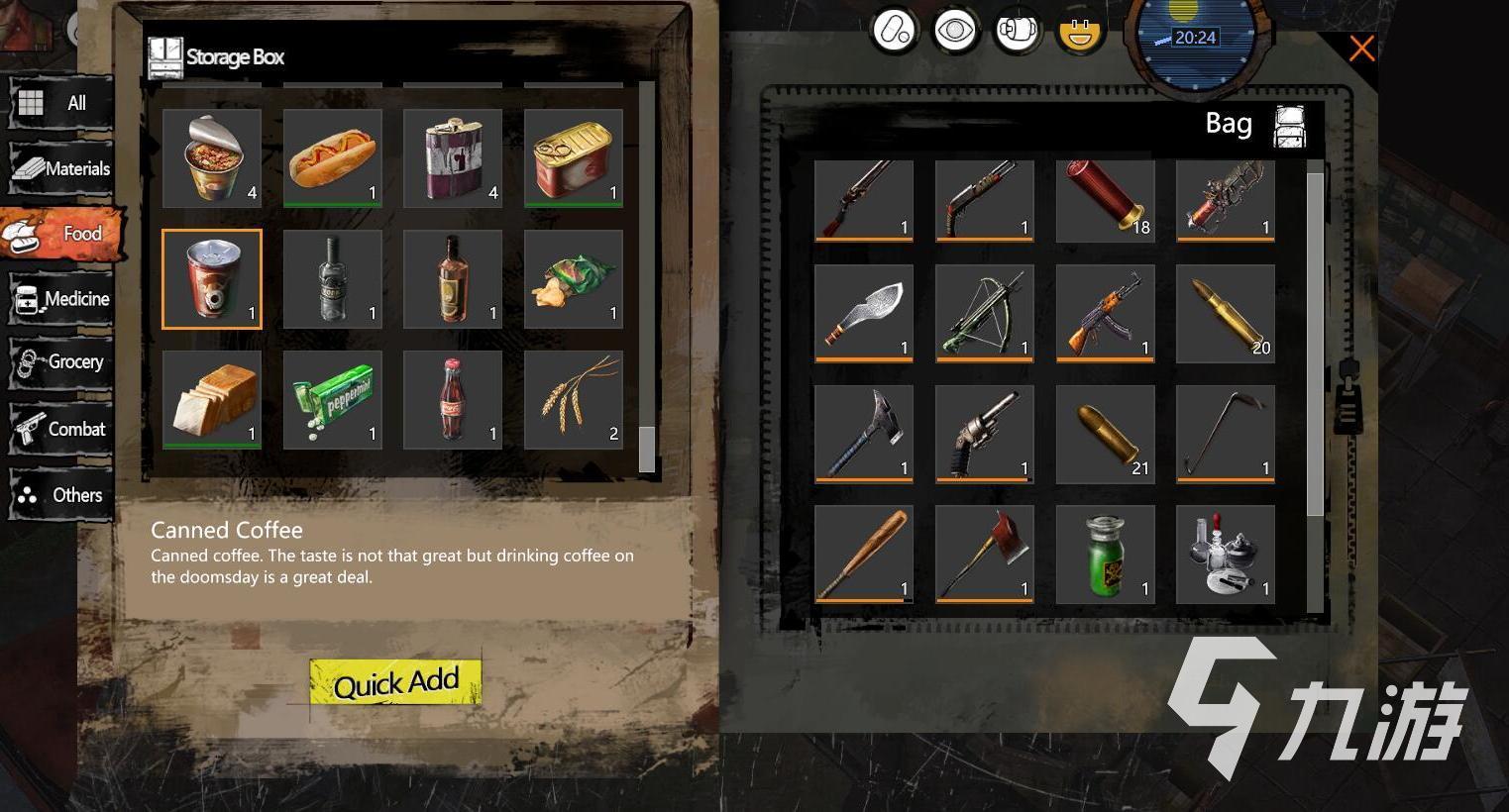Select the red shotgun shell stack

pyautogui.click(x=1105, y=200)
